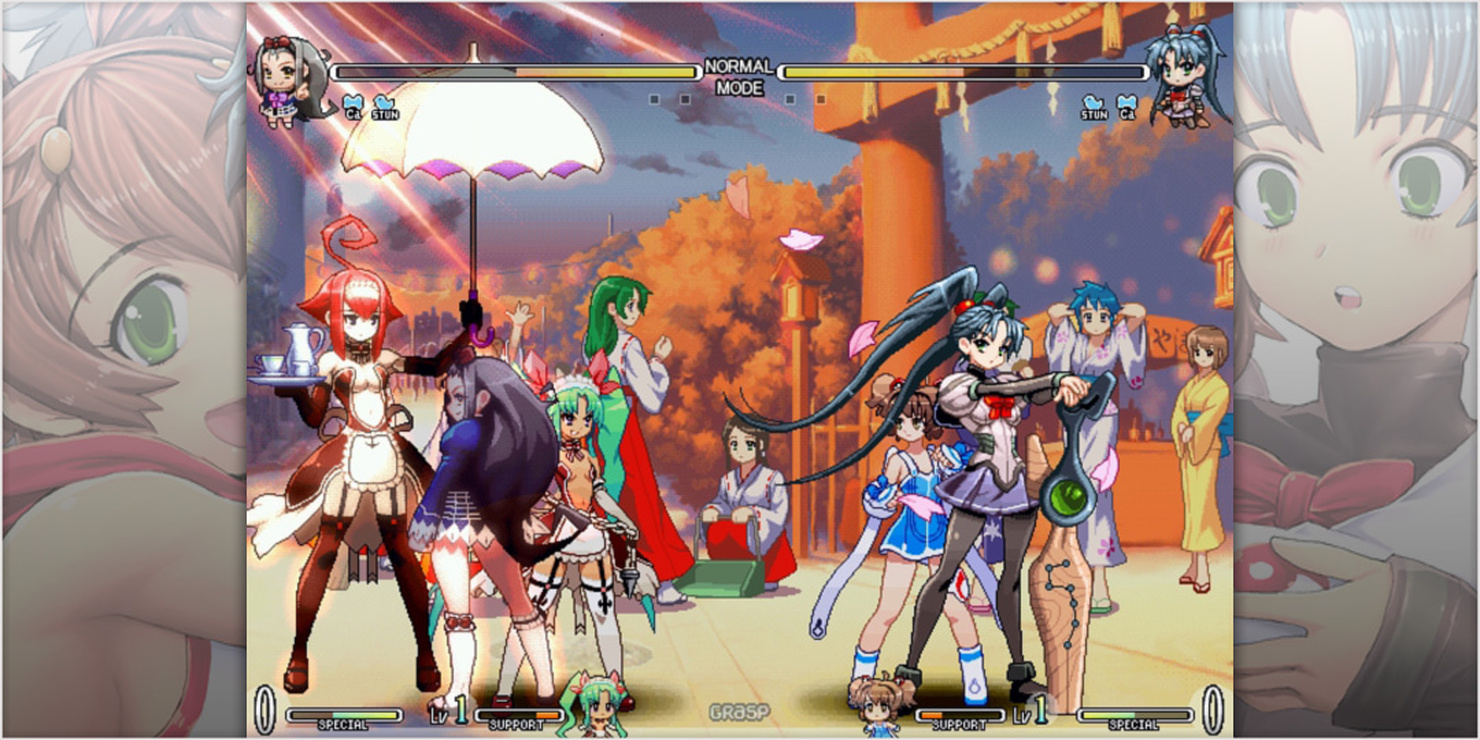Select player two's STUN bird icon
The width and height of the screenshot is (1480, 740).
[1094, 107]
